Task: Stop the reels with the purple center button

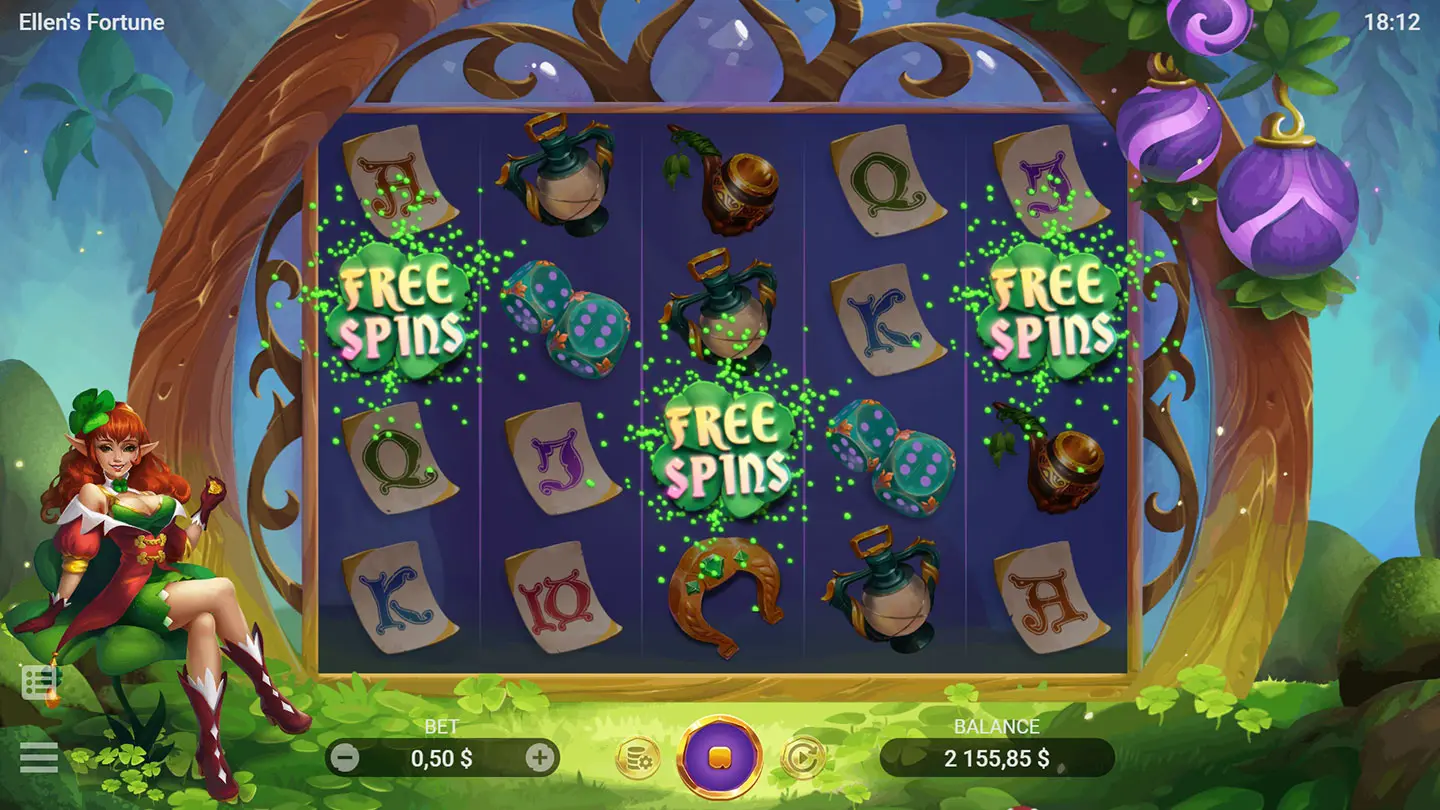Action: 720,757
